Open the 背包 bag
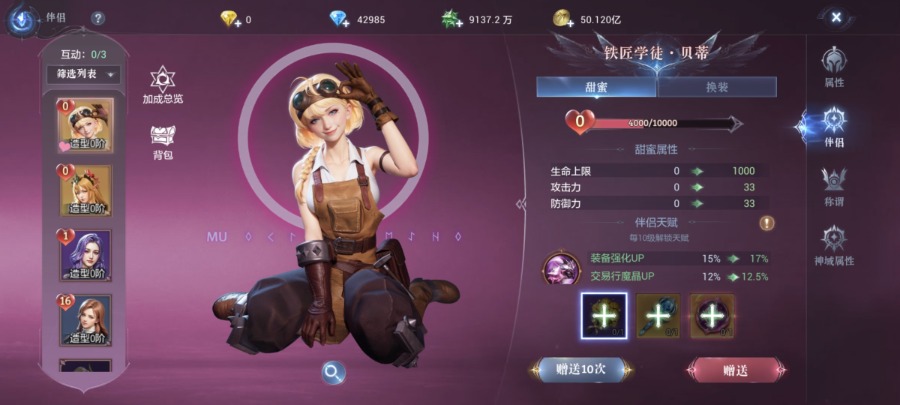 (163, 142)
